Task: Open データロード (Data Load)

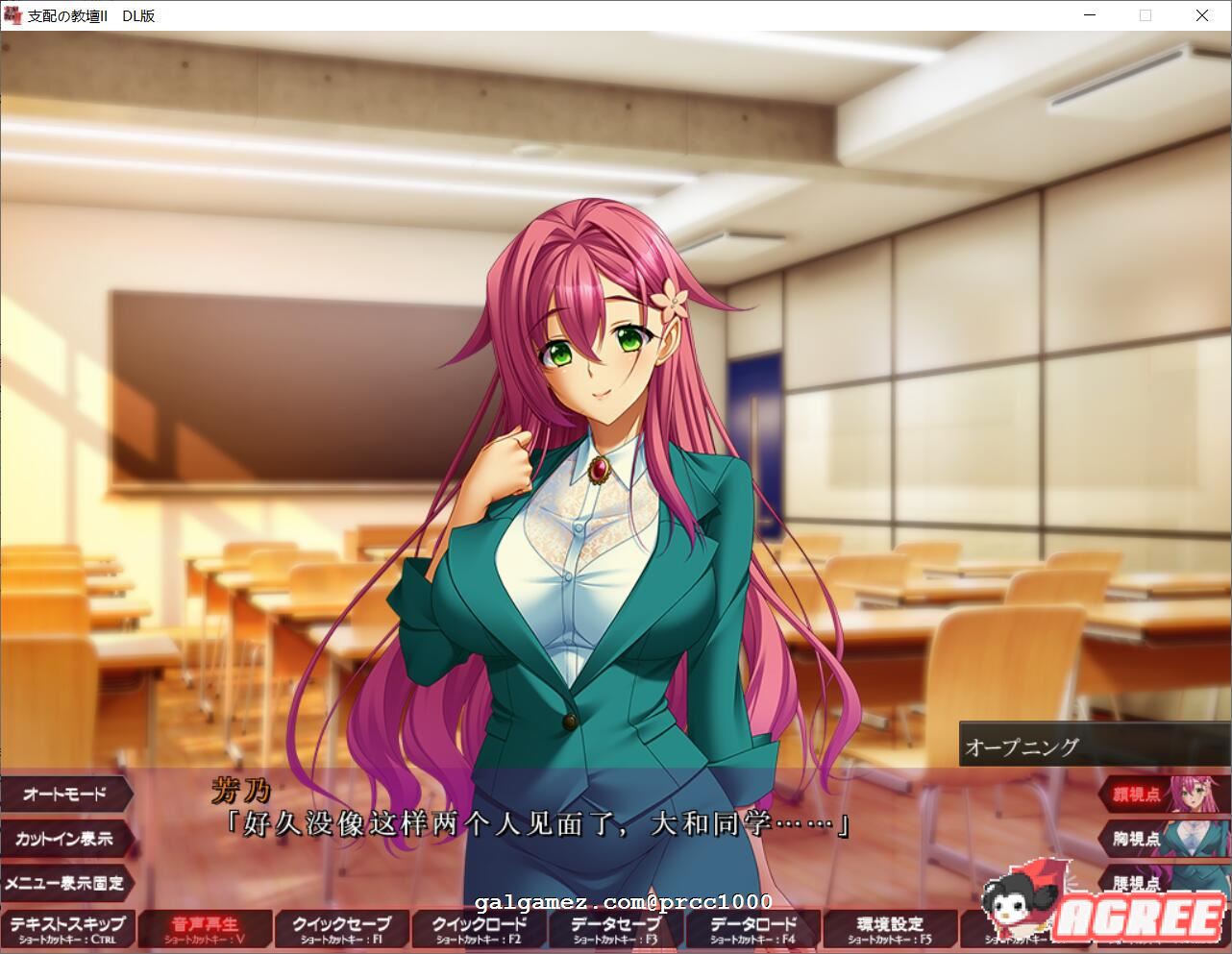Action: pos(752,928)
